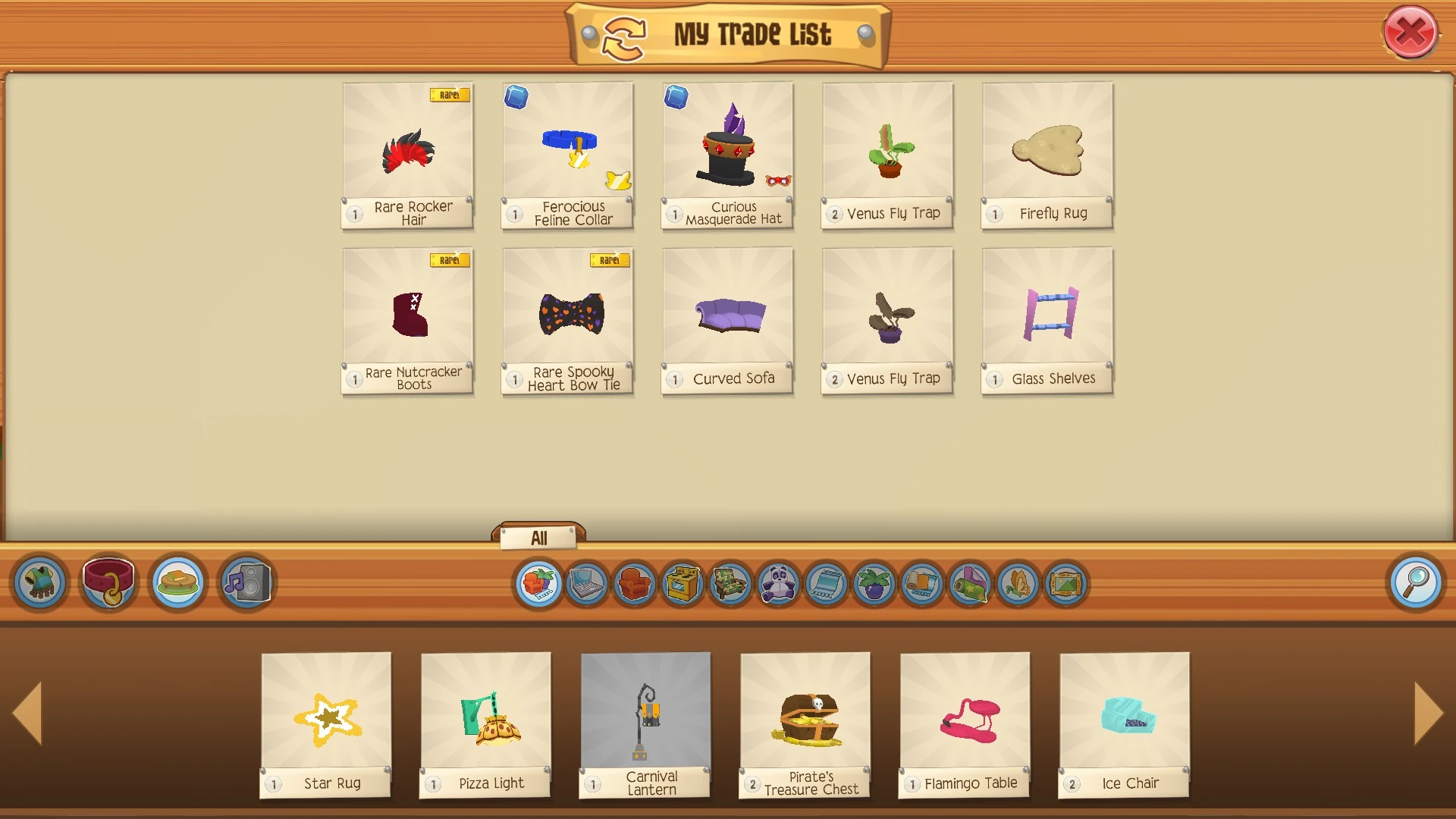Switch to the All items tab

pos(539,538)
